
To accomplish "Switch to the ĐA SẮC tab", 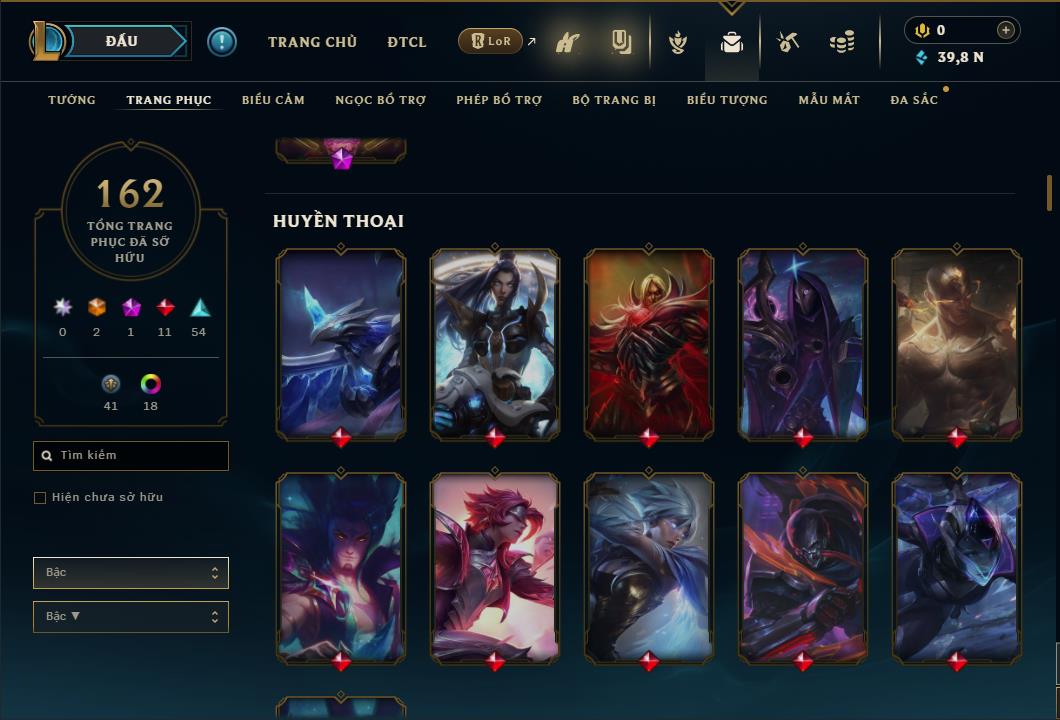I will (x=914, y=100).
